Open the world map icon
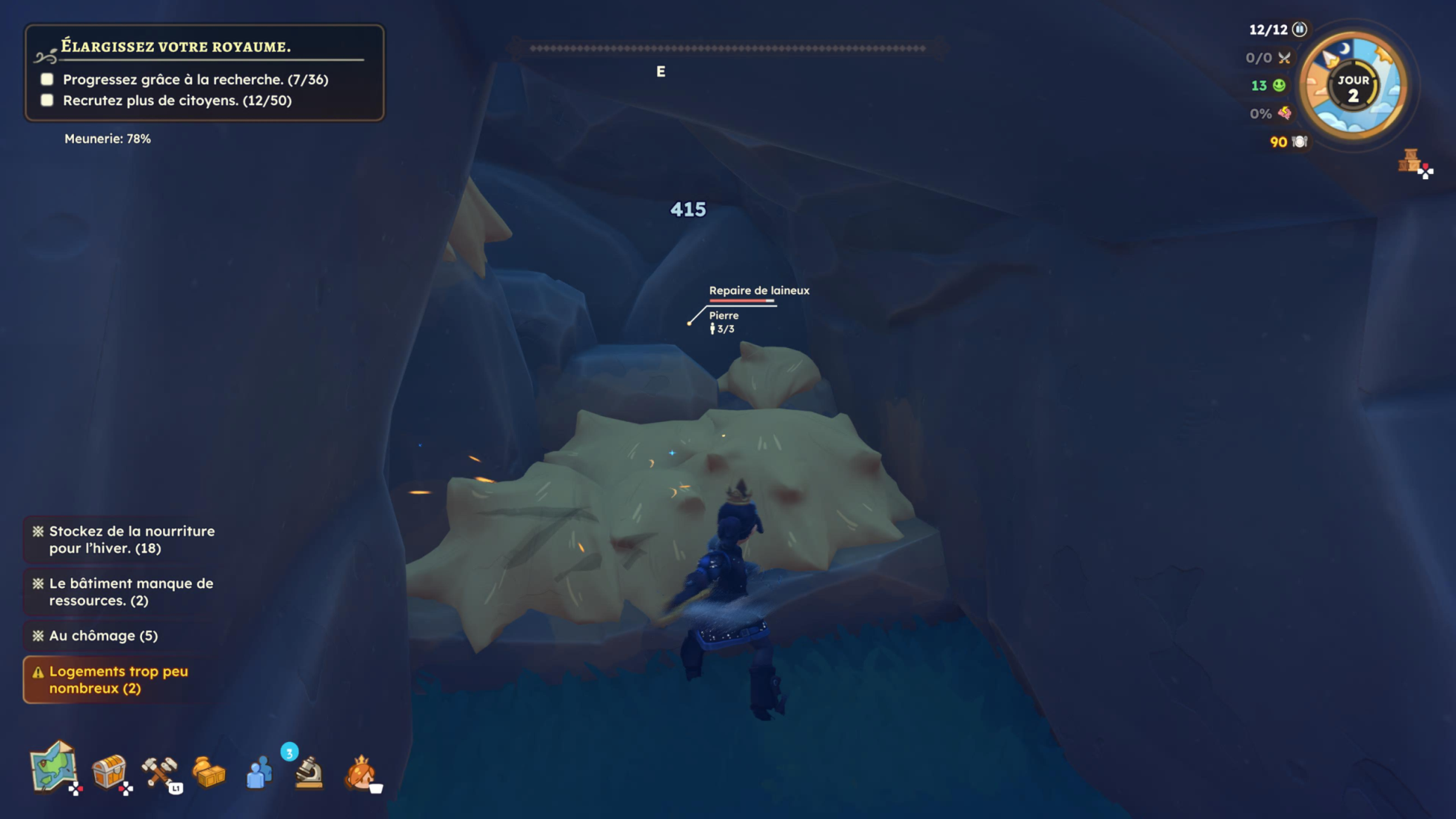This screenshot has width=1456, height=819. [53, 769]
